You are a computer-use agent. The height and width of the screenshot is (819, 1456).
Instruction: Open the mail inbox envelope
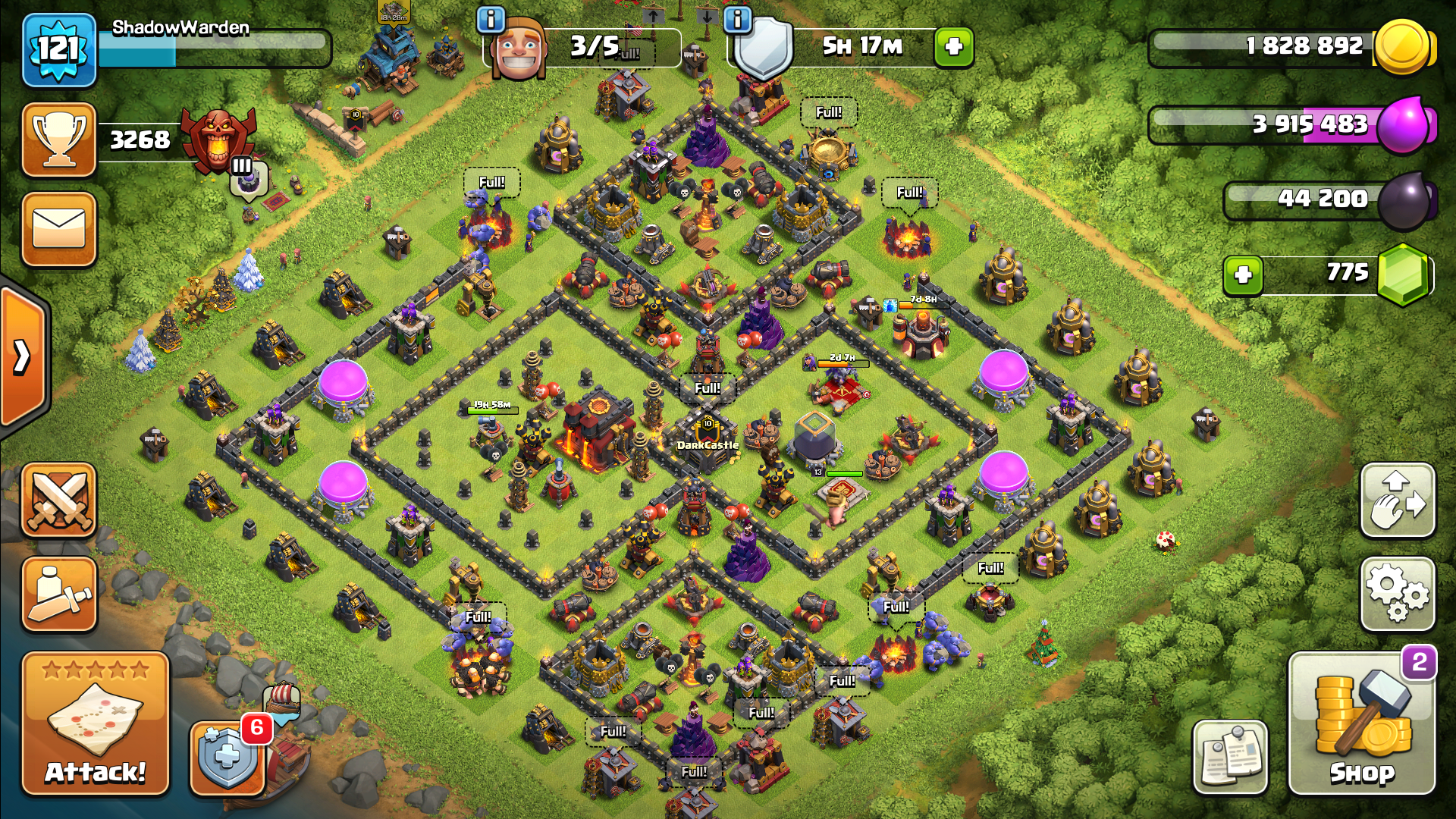[x=59, y=229]
